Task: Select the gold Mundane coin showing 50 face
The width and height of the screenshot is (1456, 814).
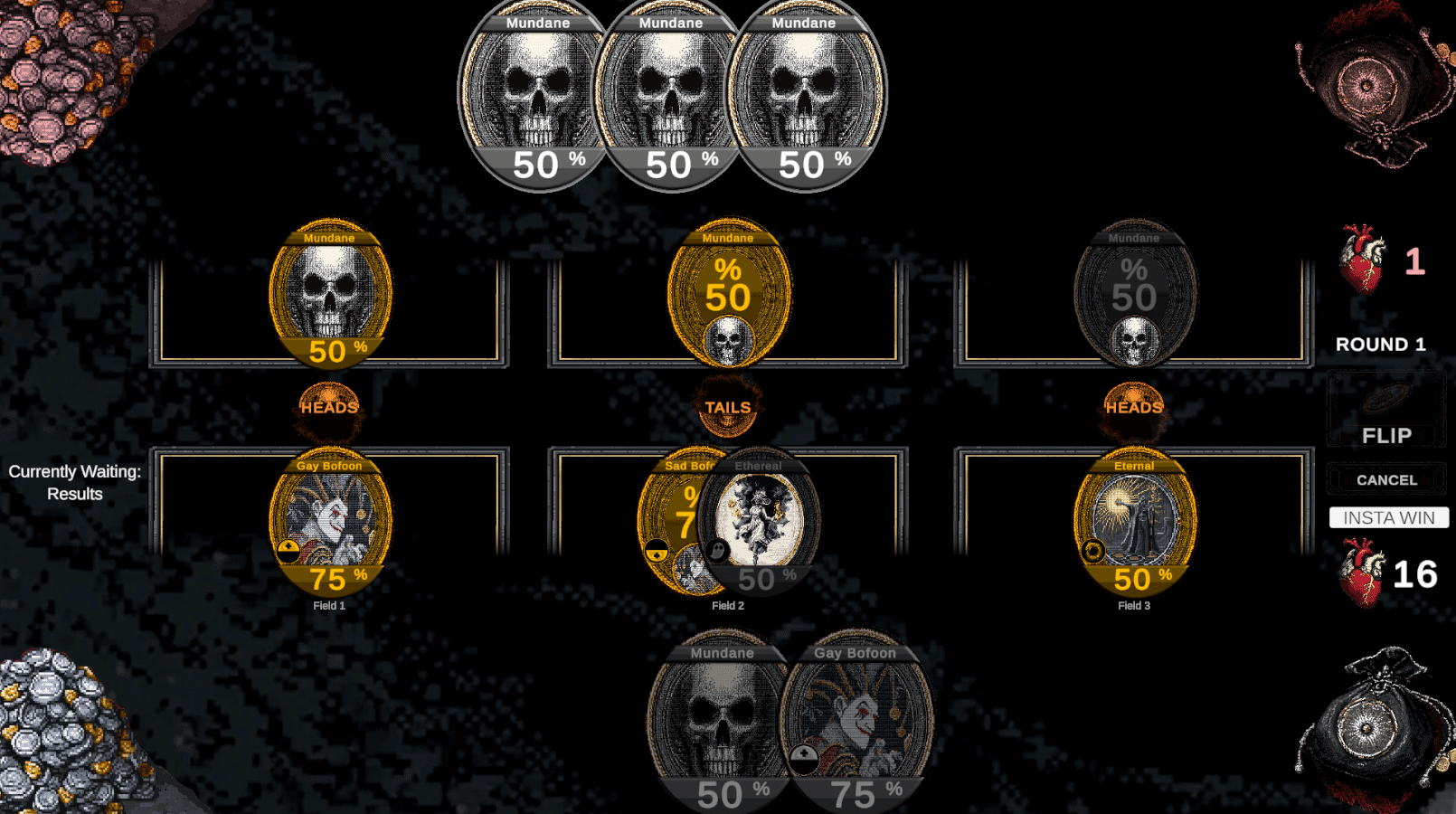Action: 728,291
